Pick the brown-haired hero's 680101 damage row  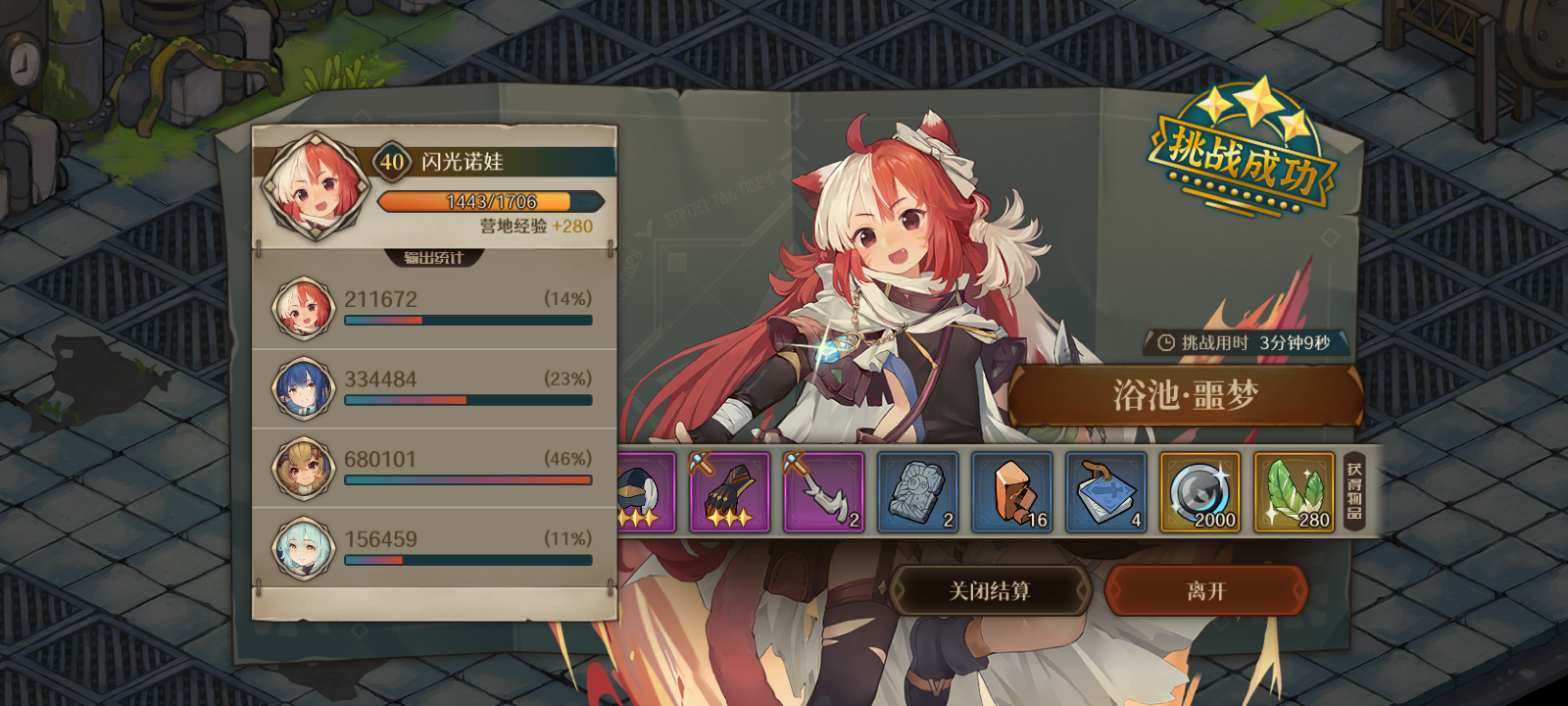(435, 468)
